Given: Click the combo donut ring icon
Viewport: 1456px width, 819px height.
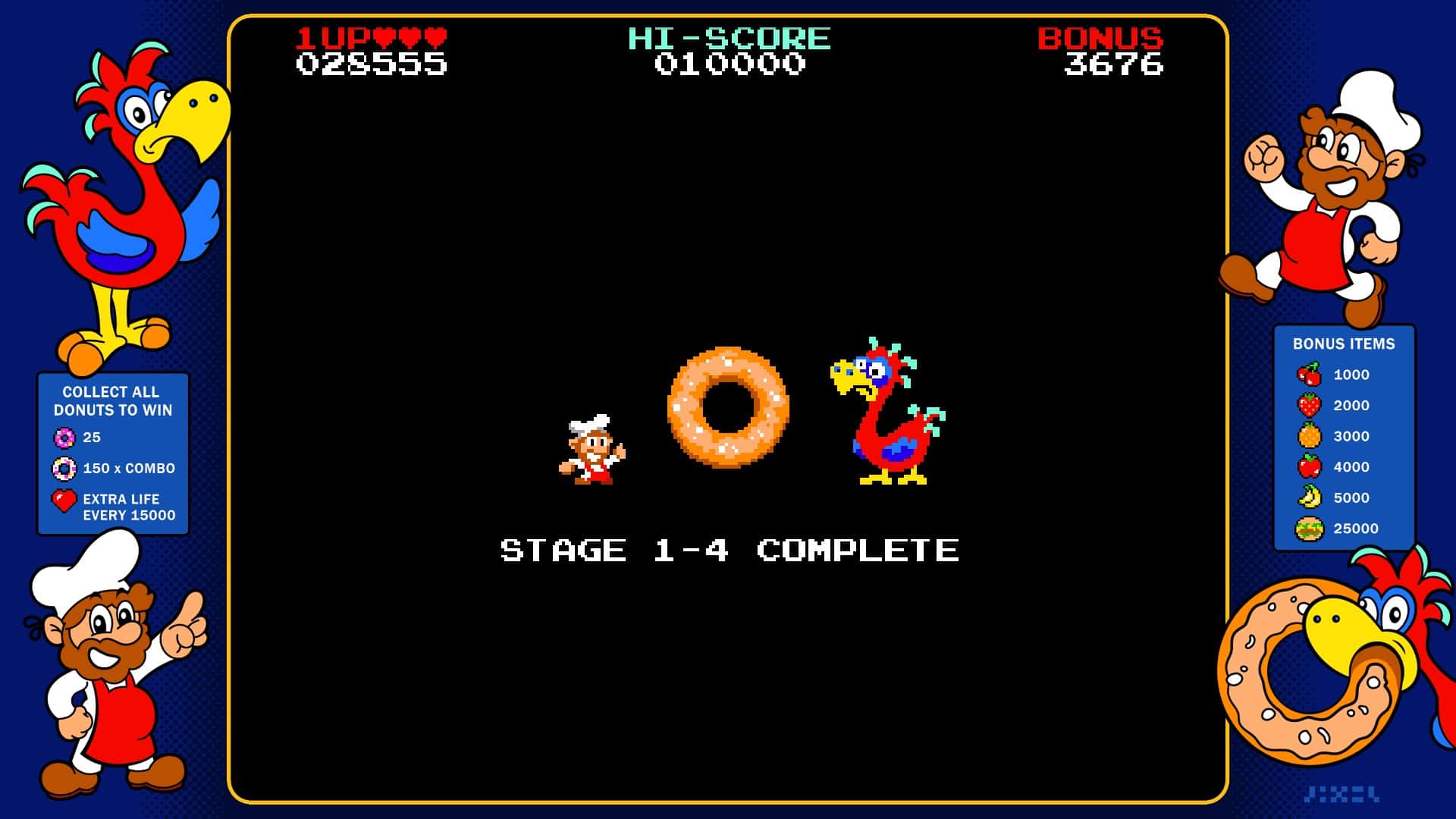Looking at the screenshot, I should coord(64,469).
